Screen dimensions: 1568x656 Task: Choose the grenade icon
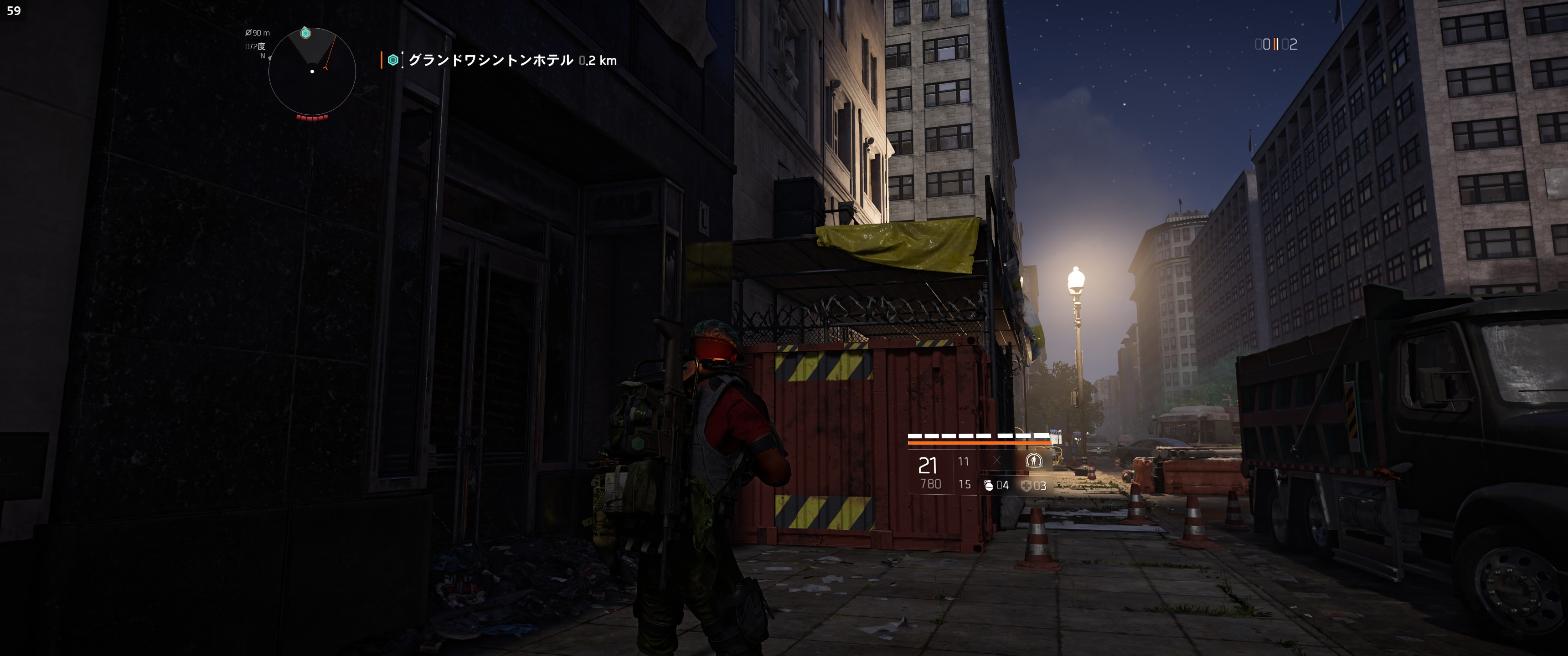point(989,485)
